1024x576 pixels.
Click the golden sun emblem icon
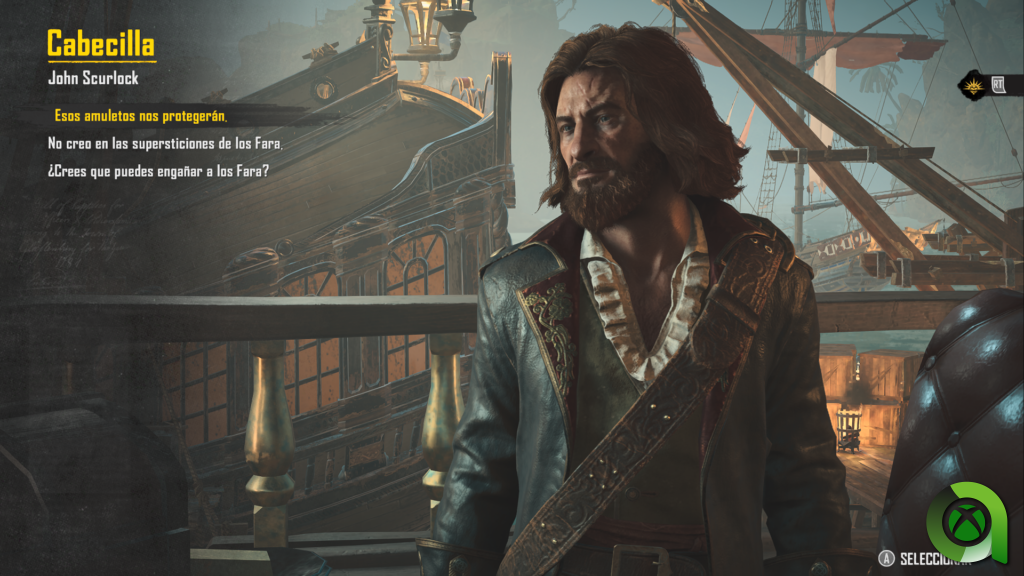(x=972, y=85)
